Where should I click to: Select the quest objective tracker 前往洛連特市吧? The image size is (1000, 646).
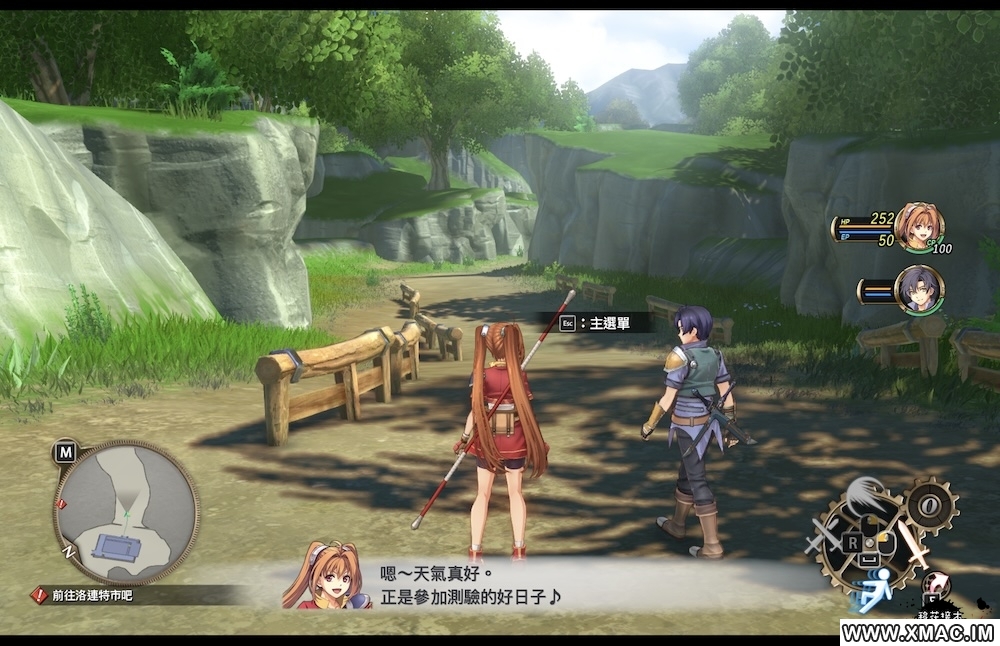[84, 595]
